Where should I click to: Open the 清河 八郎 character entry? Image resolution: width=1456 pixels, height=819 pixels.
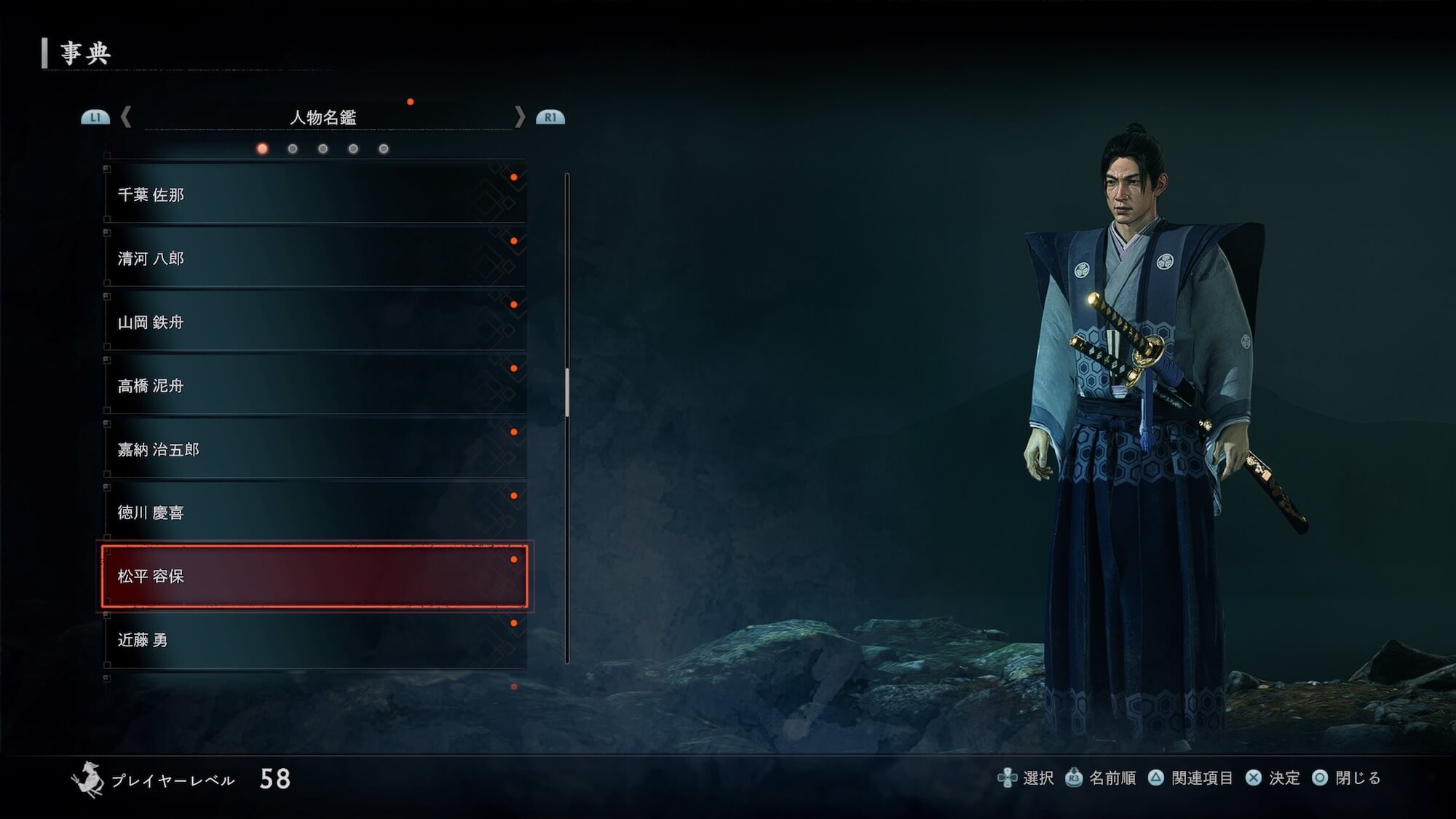[314, 258]
